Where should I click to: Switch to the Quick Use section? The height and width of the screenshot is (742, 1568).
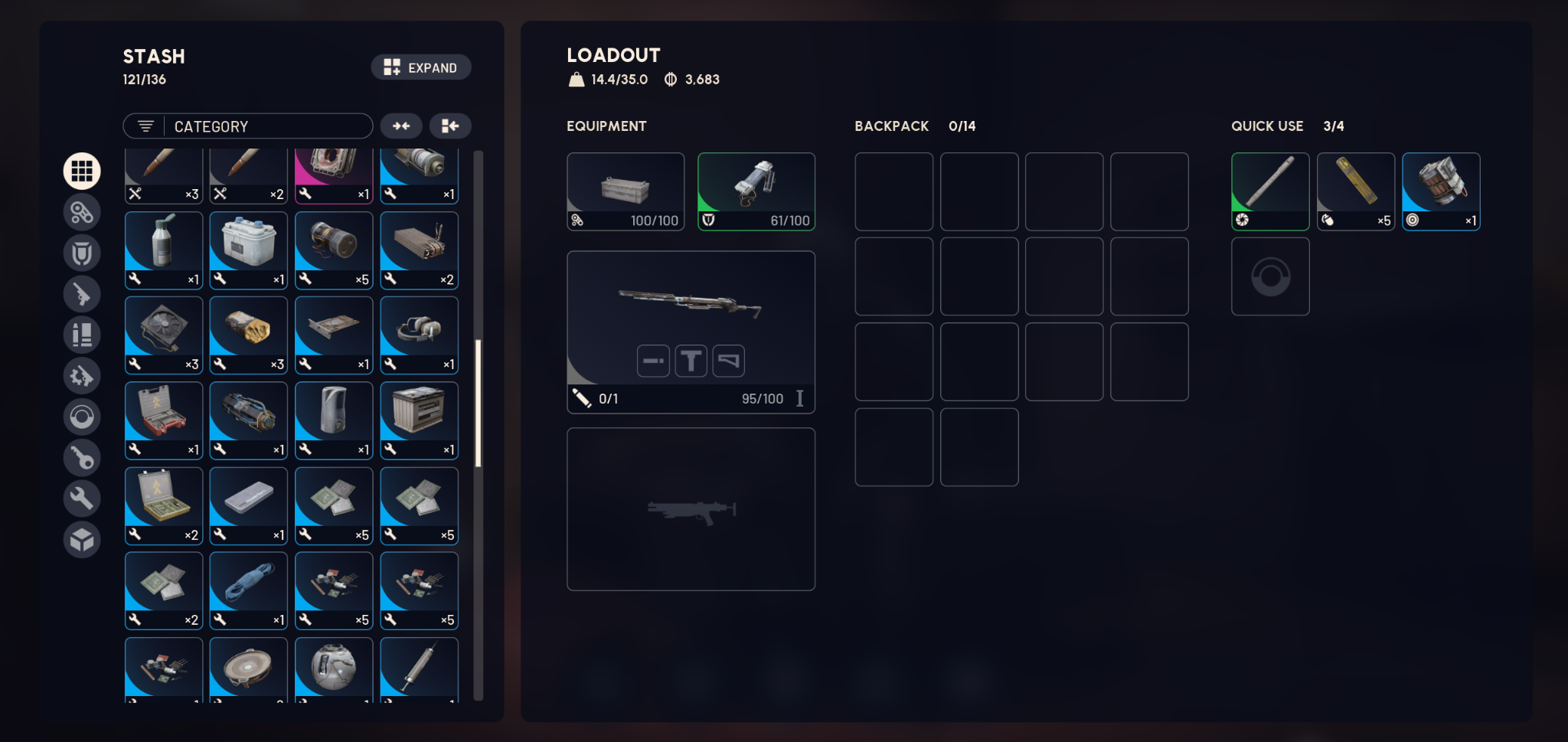point(1266,126)
